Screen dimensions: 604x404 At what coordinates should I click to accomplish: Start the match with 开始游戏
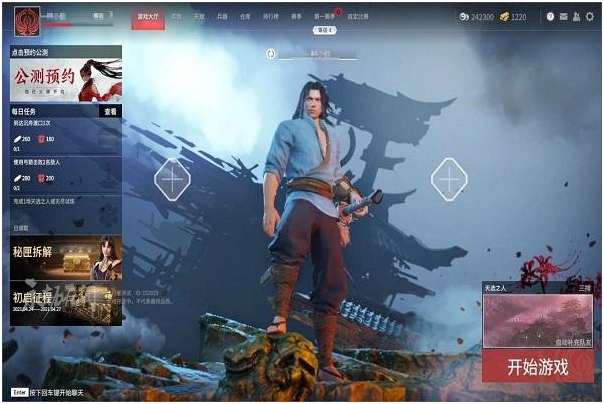[538, 366]
